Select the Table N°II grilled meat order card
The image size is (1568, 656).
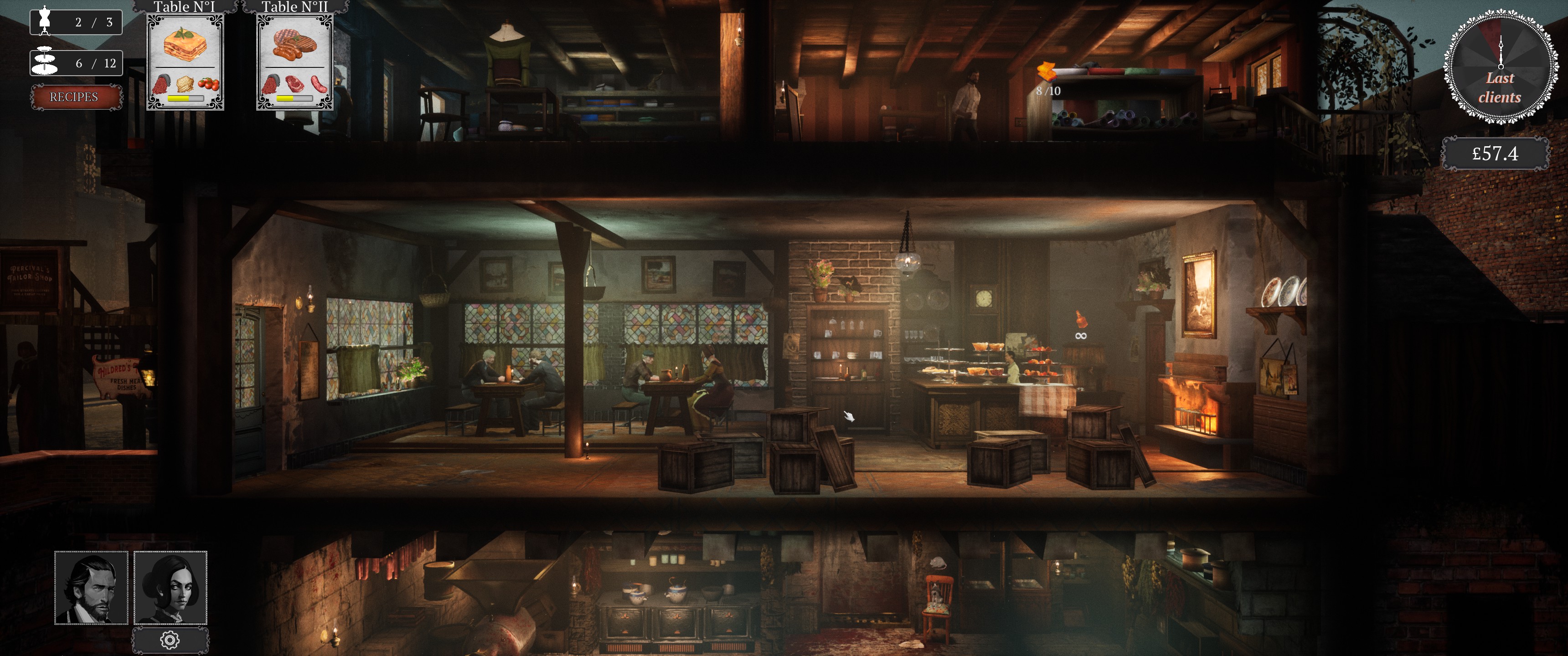click(x=294, y=61)
